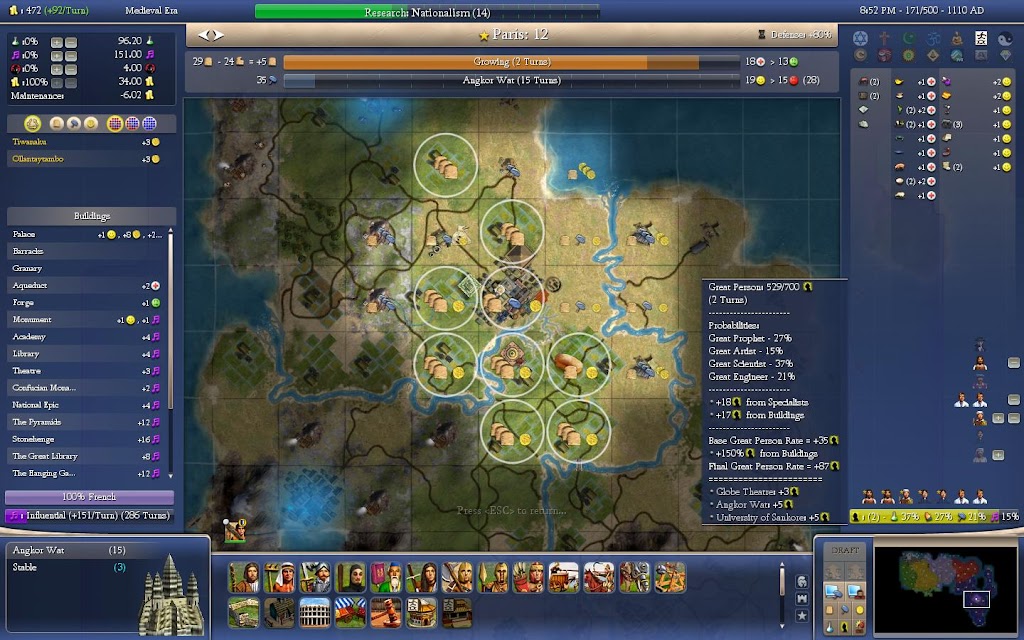This screenshot has height=640, width=1024.
Task: Click the Research Nationalism bar
Action: [x=427, y=13]
